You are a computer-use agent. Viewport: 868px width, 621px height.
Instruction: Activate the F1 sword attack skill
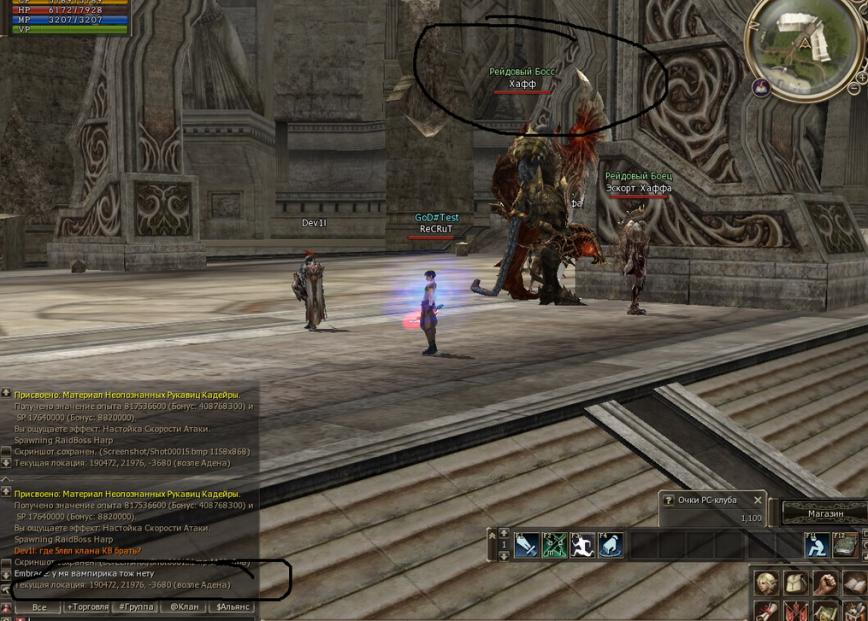(x=527, y=545)
